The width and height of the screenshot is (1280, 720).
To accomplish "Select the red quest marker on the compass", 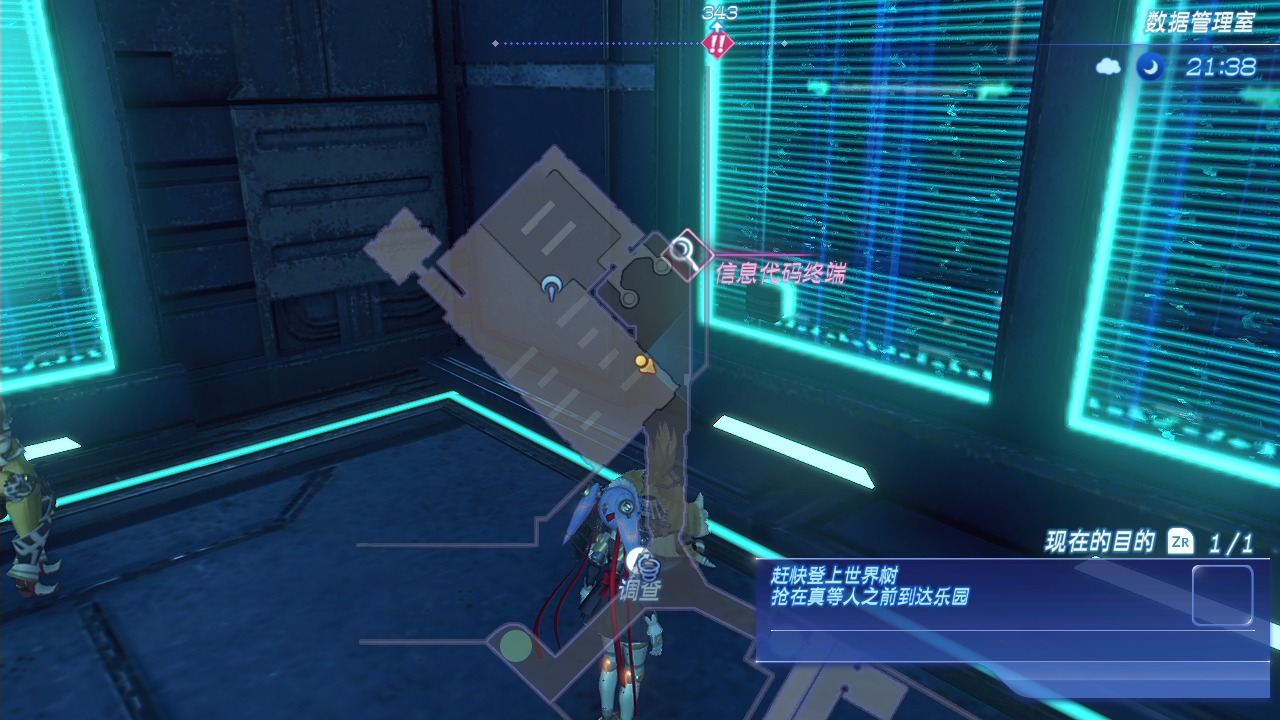I will coord(717,43).
